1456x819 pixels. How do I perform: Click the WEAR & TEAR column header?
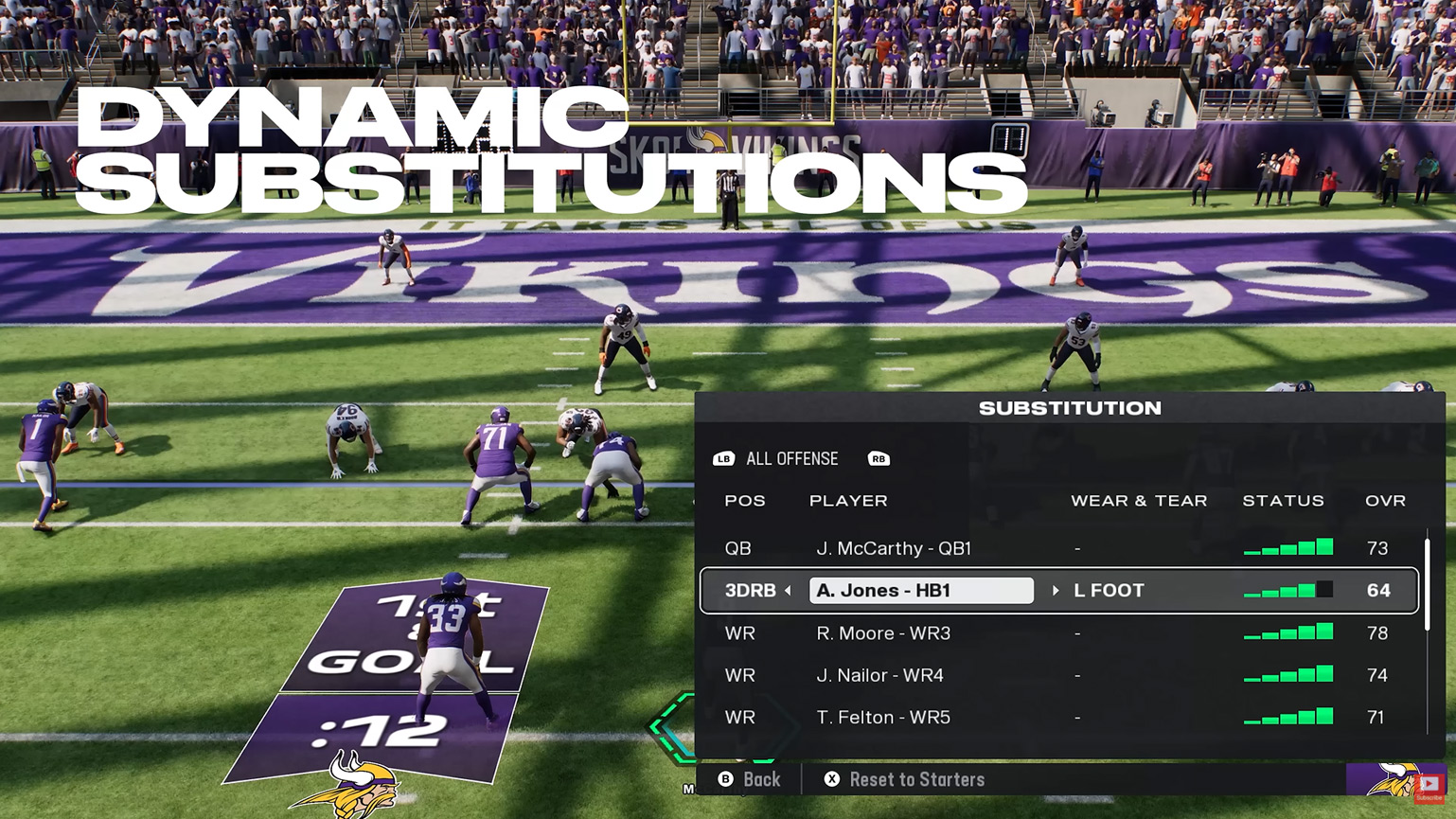(x=1139, y=500)
